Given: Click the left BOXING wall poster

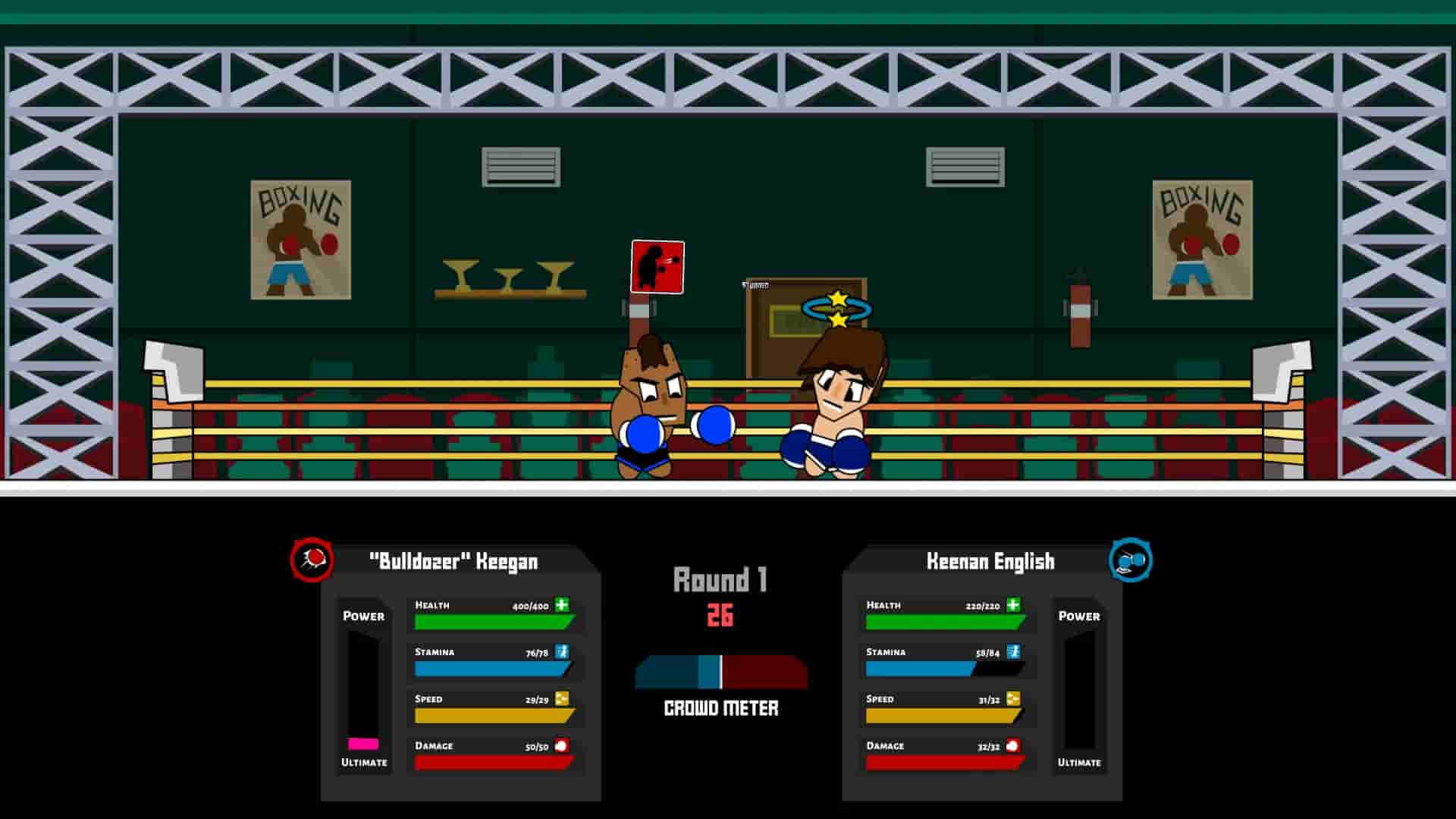Looking at the screenshot, I should click(x=300, y=239).
